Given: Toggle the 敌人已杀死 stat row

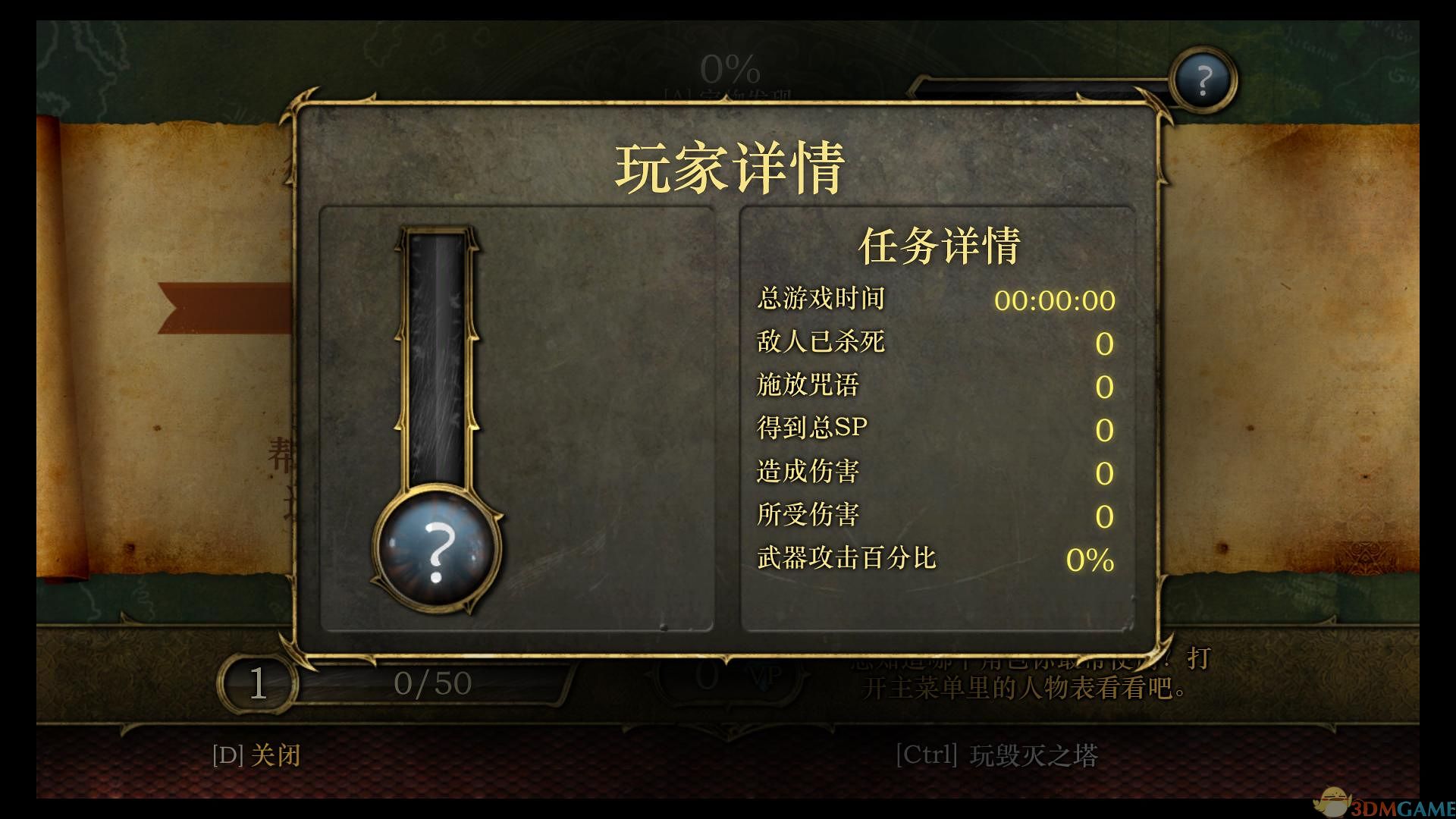Looking at the screenshot, I should [819, 342].
